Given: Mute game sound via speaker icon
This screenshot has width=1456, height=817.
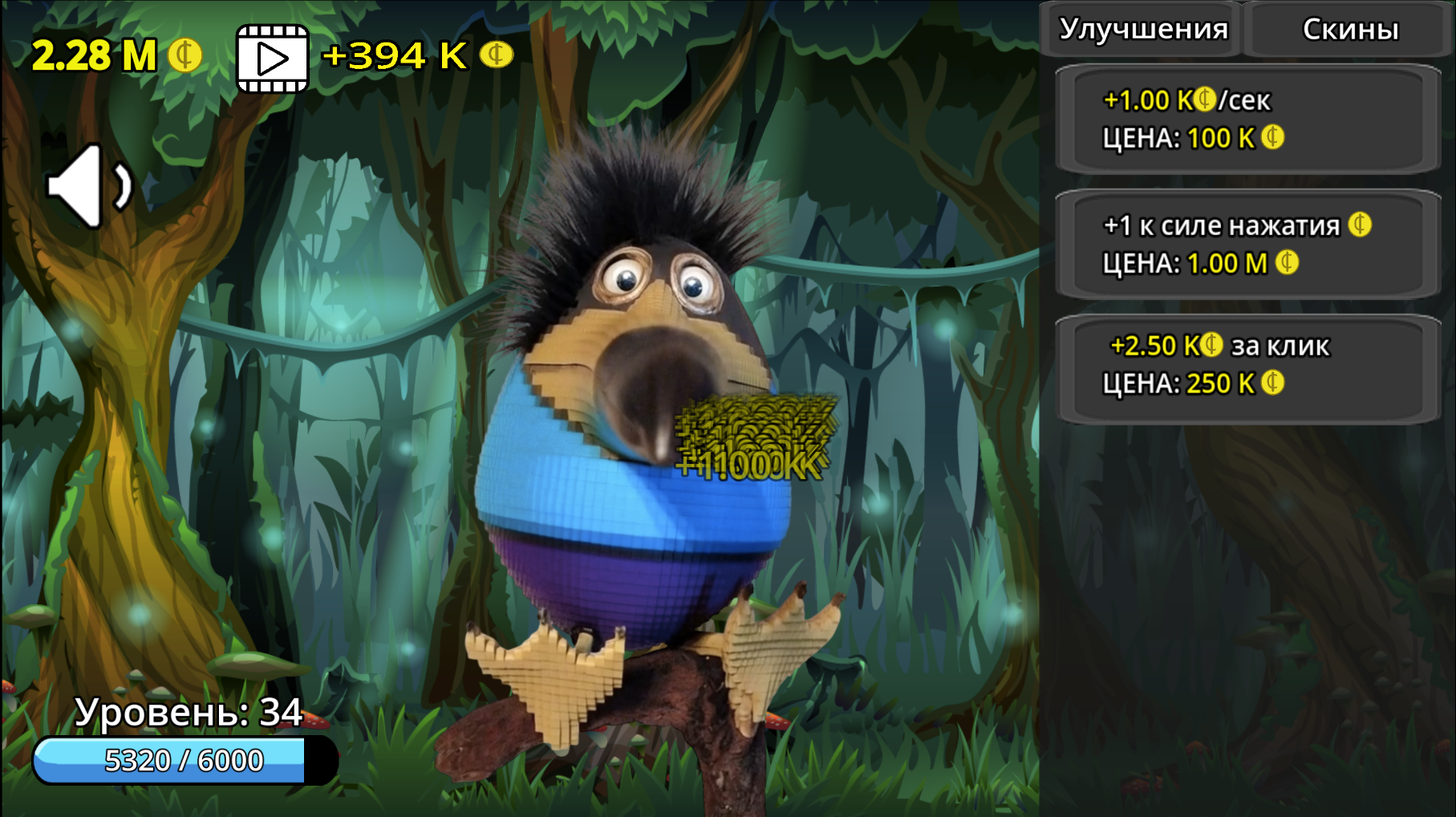Looking at the screenshot, I should [90, 186].
